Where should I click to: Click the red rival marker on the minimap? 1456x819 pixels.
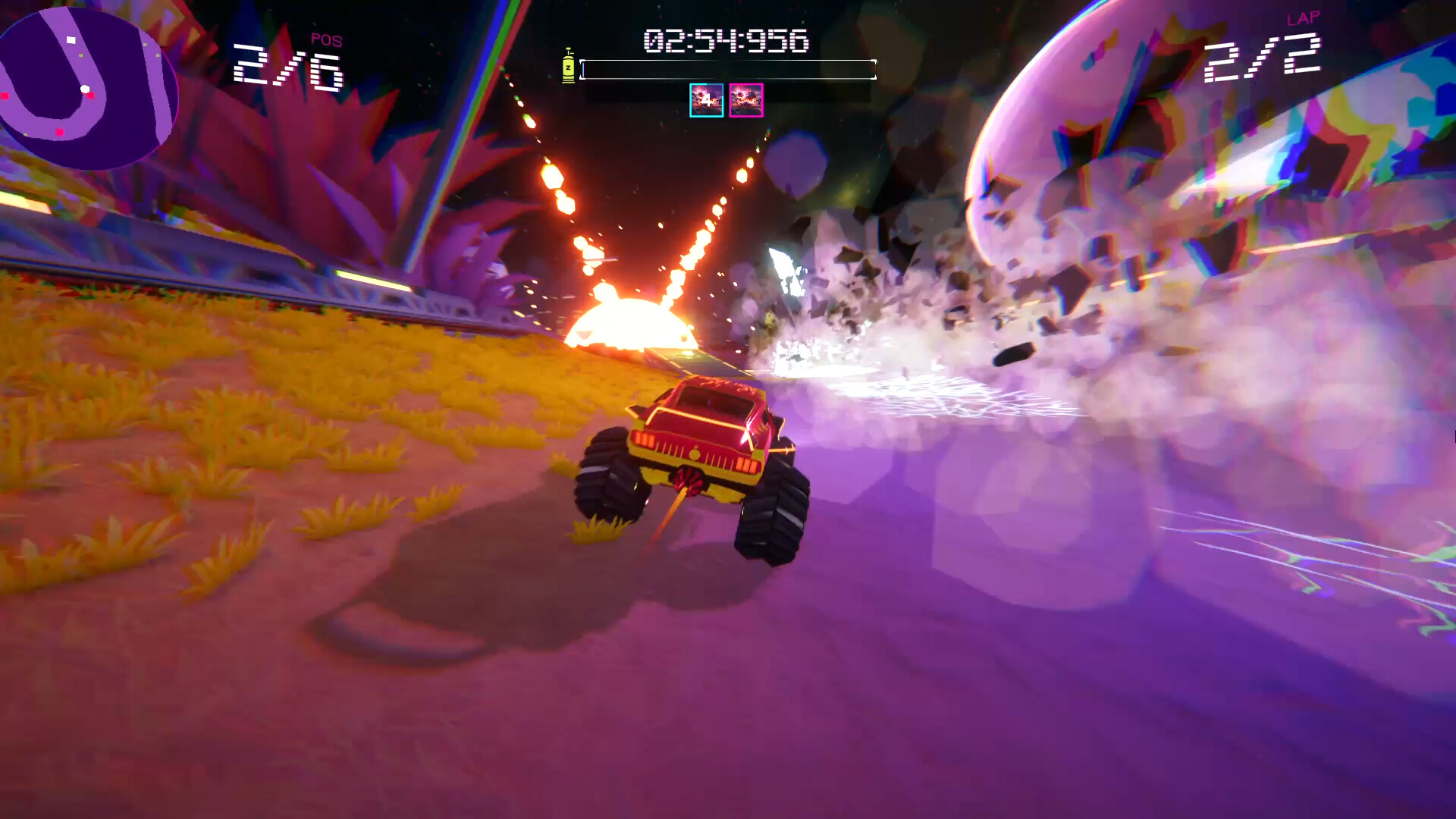(x=91, y=96)
